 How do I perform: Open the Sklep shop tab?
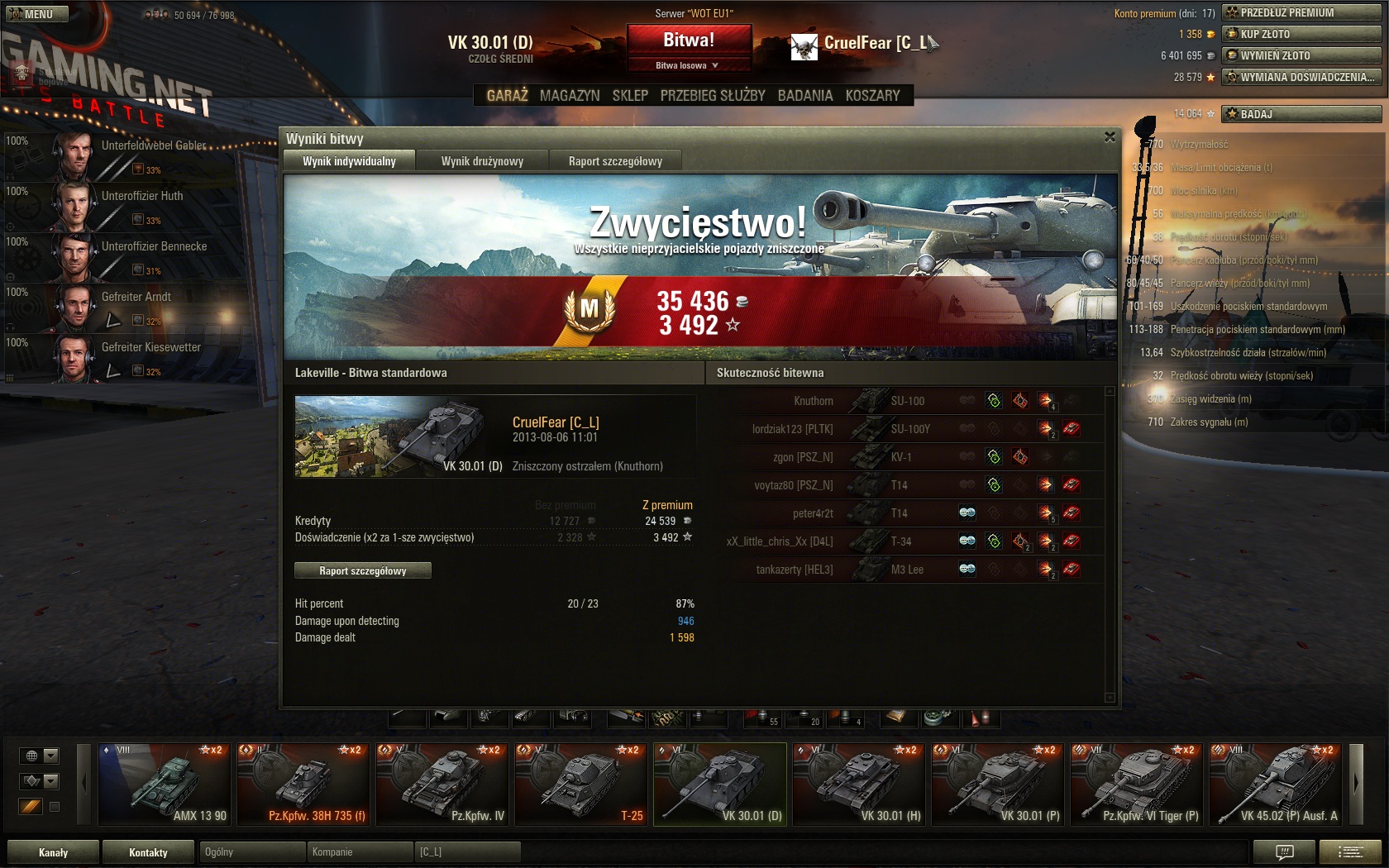point(630,96)
